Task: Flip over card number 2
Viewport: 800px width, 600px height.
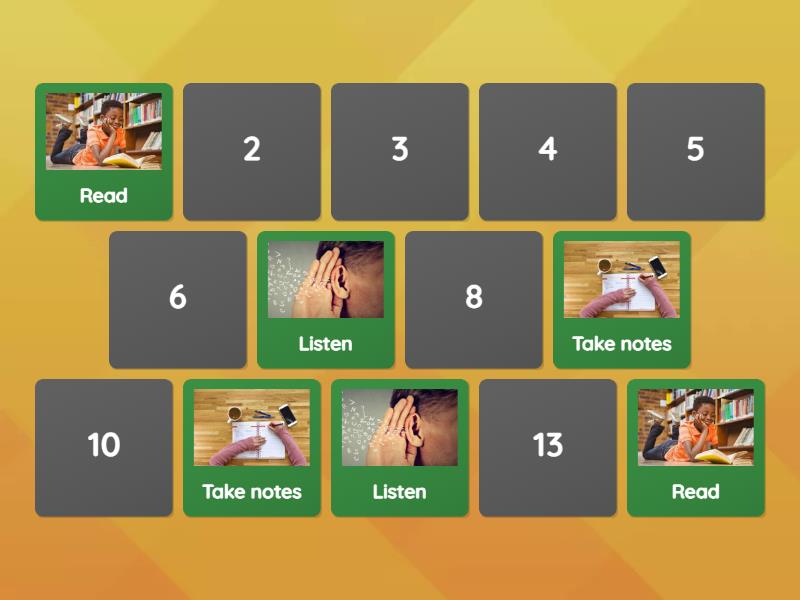Action: coord(252,151)
